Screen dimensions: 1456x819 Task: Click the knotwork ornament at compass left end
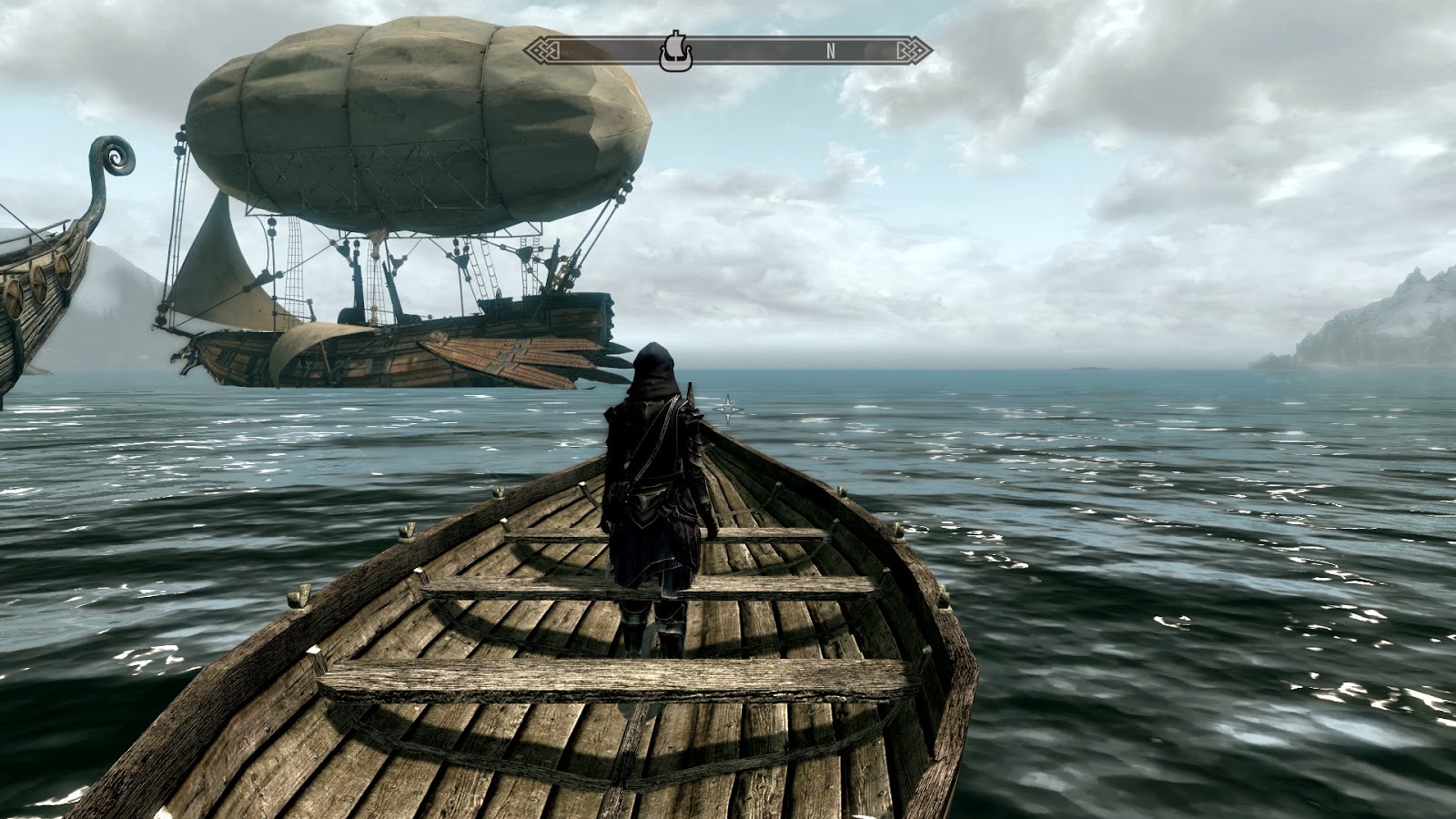541,52
